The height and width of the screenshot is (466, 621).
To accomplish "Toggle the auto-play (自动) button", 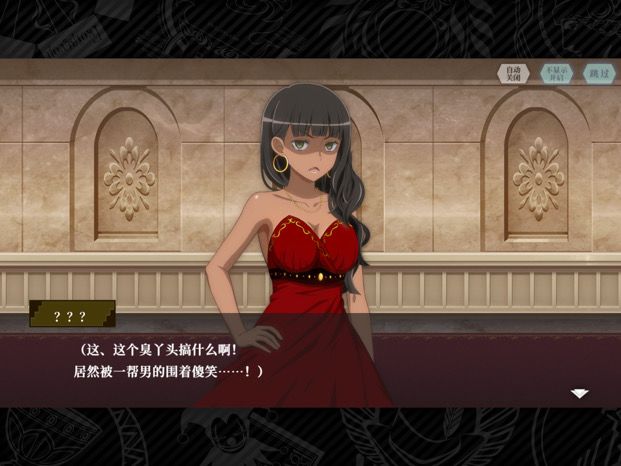I will 513,74.
